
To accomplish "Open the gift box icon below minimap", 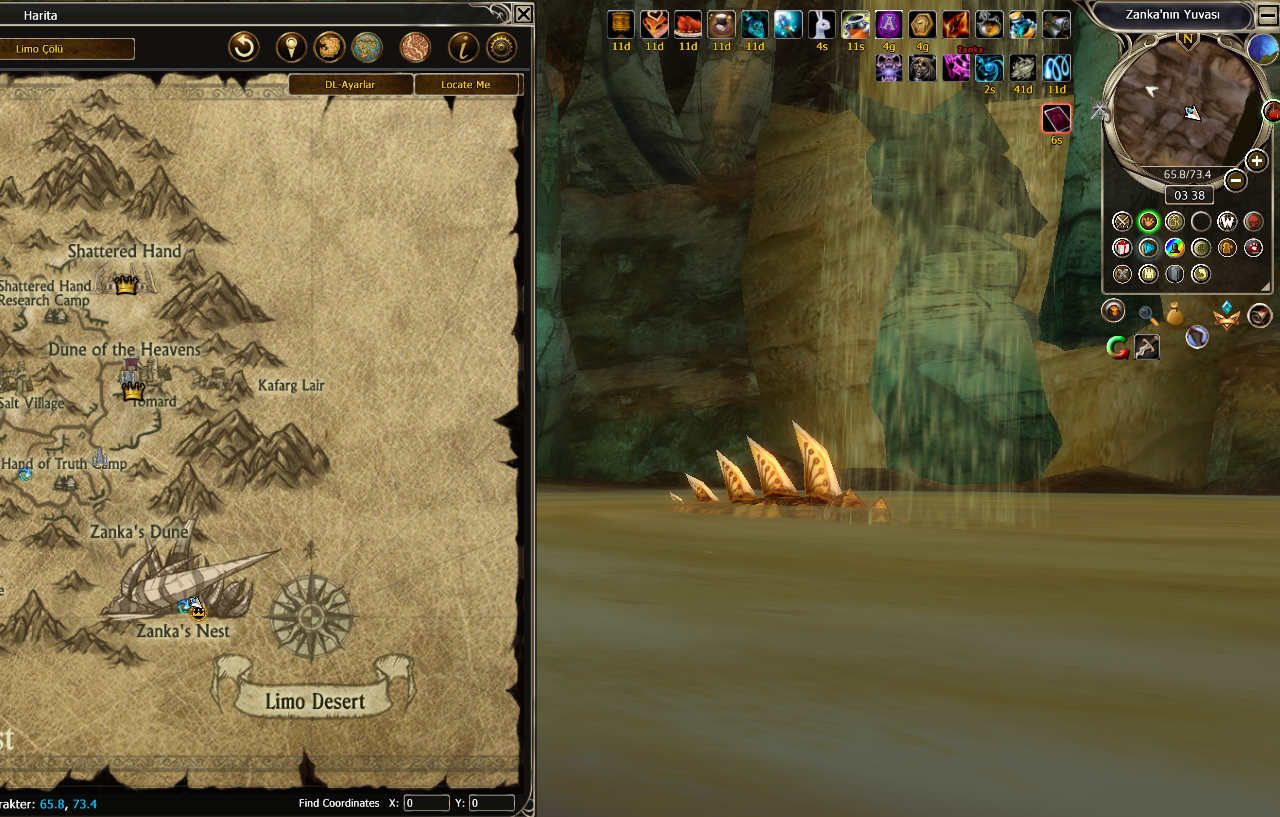I will [x=1122, y=248].
